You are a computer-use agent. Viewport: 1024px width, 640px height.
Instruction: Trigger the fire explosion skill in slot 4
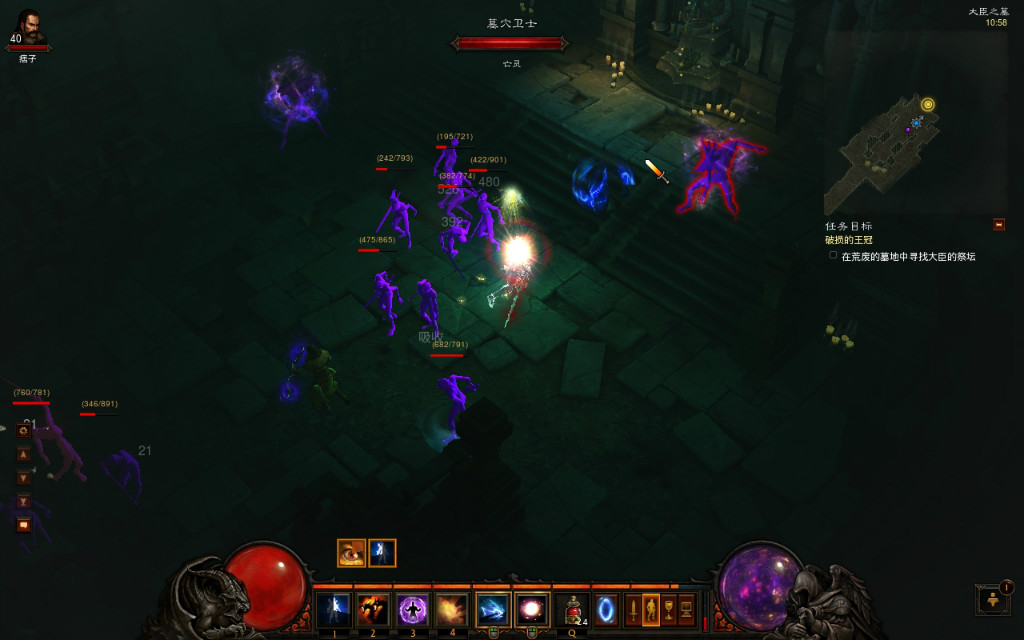452,608
